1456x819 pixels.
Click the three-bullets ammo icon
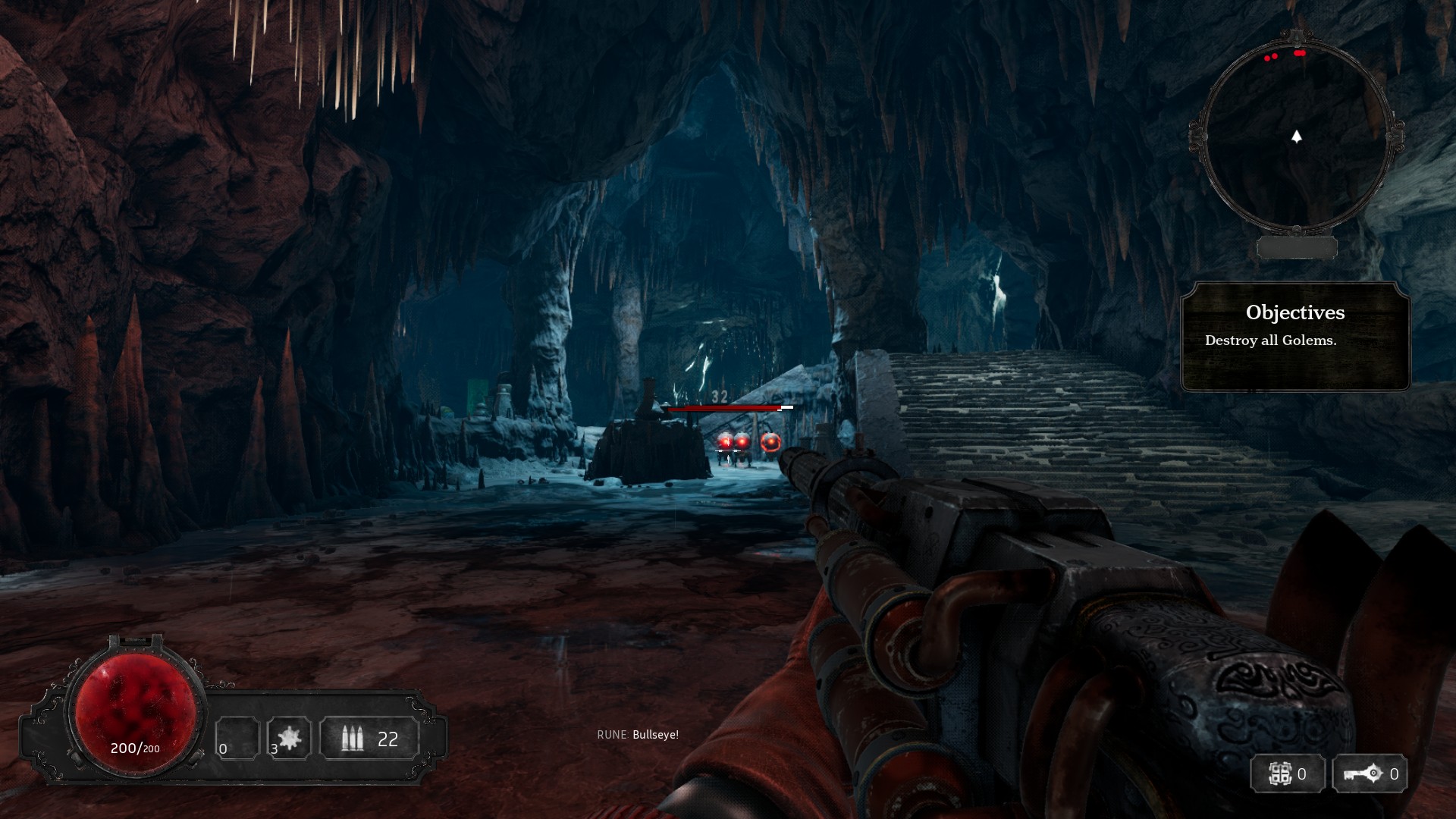tap(352, 738)
